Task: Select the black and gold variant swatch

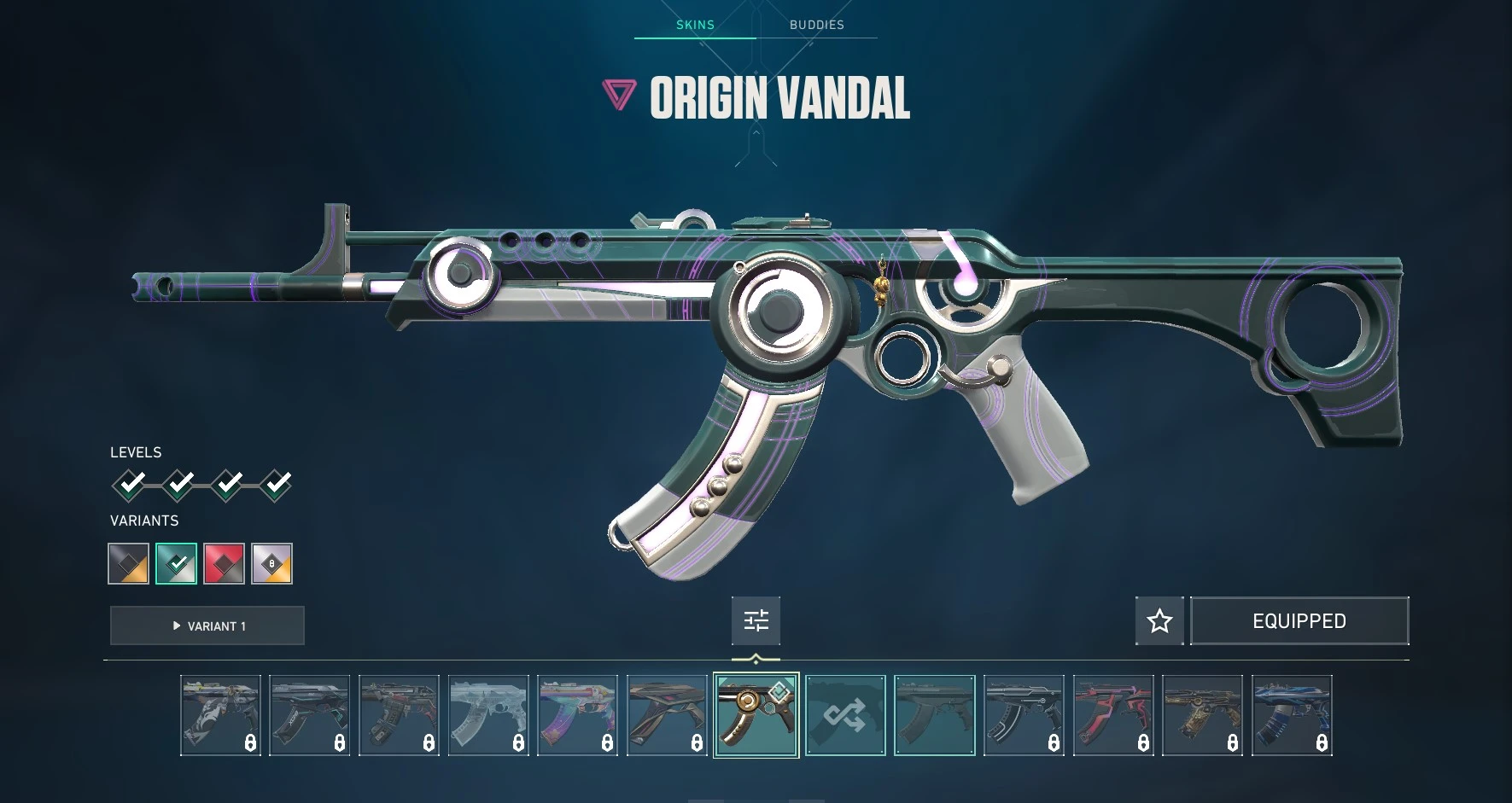Action: point(129,564)
